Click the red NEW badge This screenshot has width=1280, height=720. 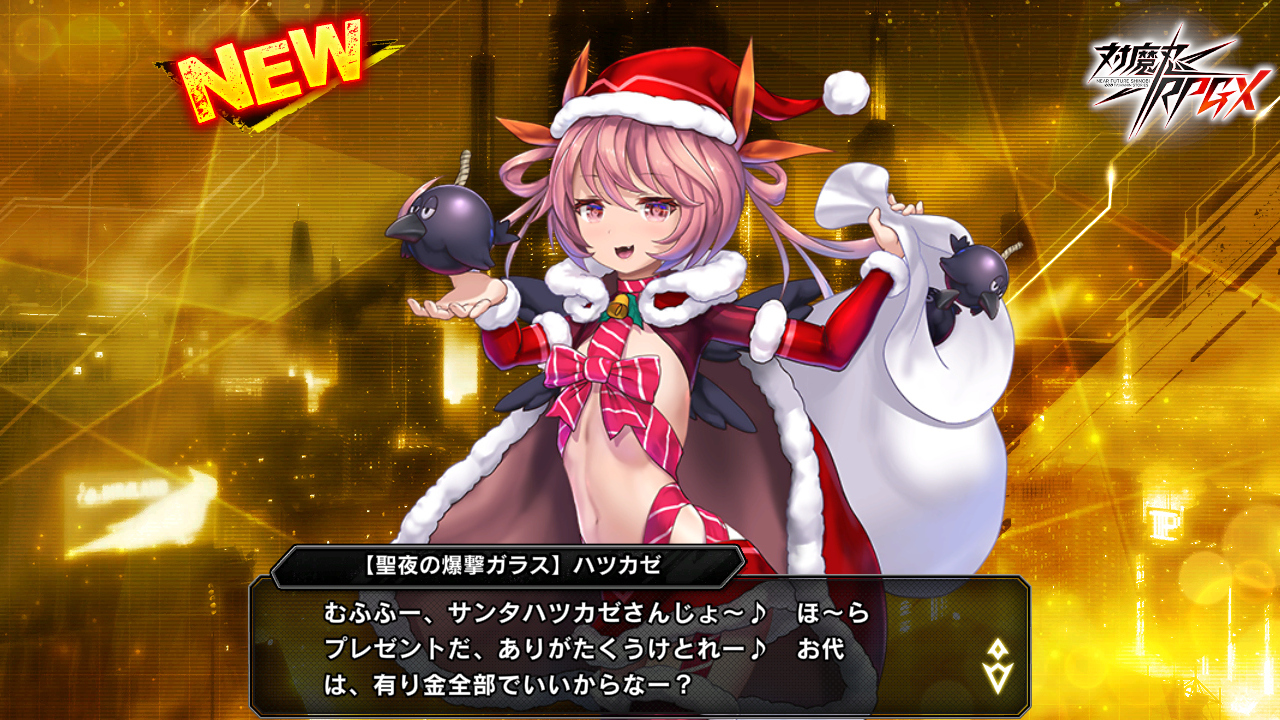[x=270, y=65]
